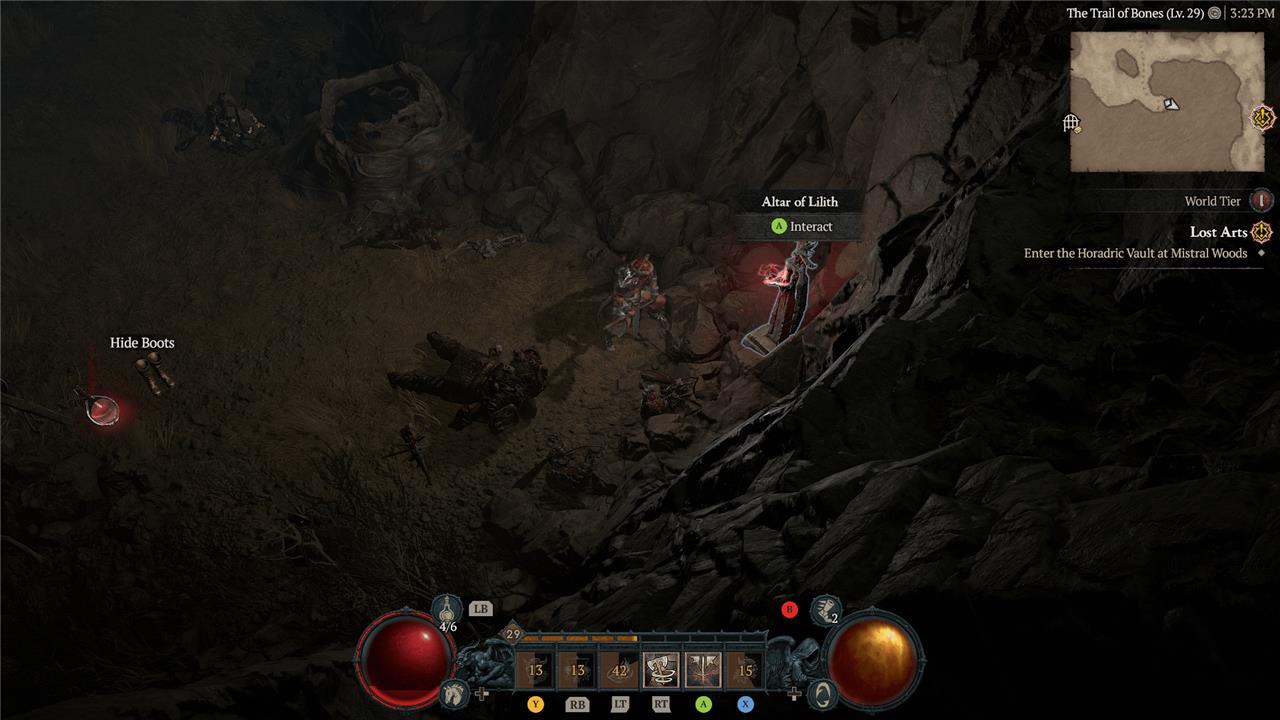Viewport: 1280px width, 720px height.
Task: Use the health potion icon
Action: [x=447, y=609]
